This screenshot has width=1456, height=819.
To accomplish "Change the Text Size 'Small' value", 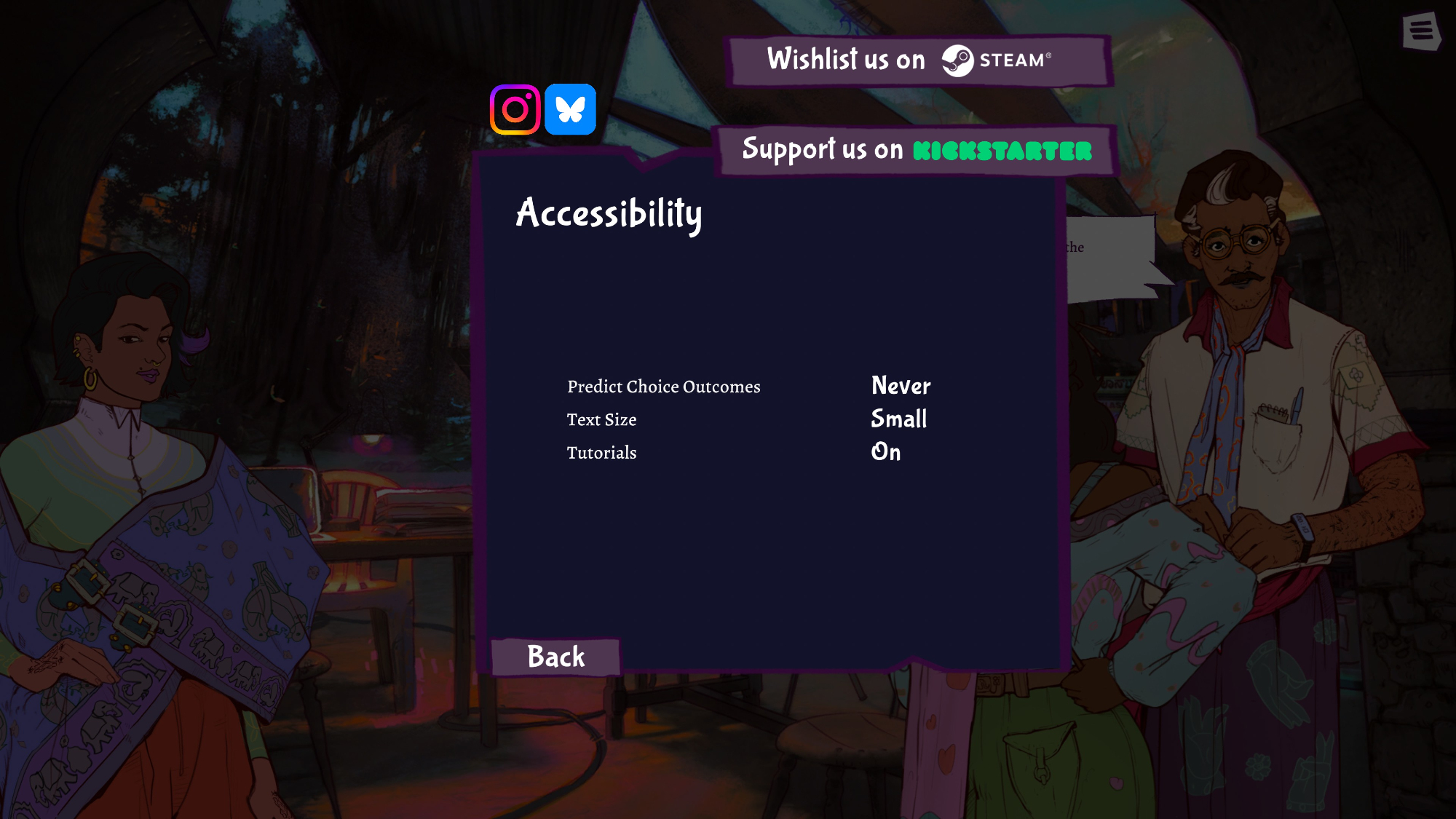I will coord(899,419).
